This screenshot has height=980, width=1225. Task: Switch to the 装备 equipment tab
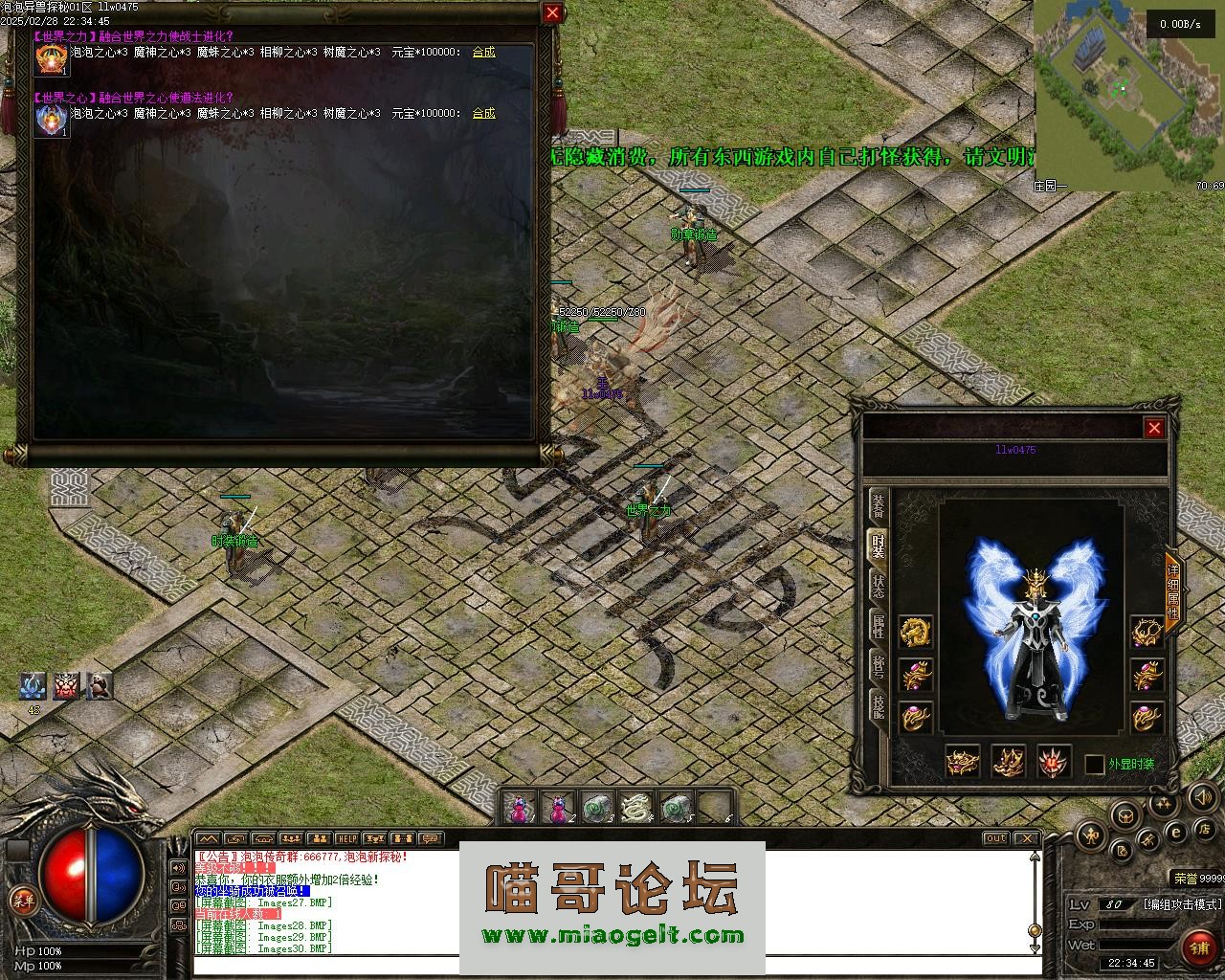point(878,506)
